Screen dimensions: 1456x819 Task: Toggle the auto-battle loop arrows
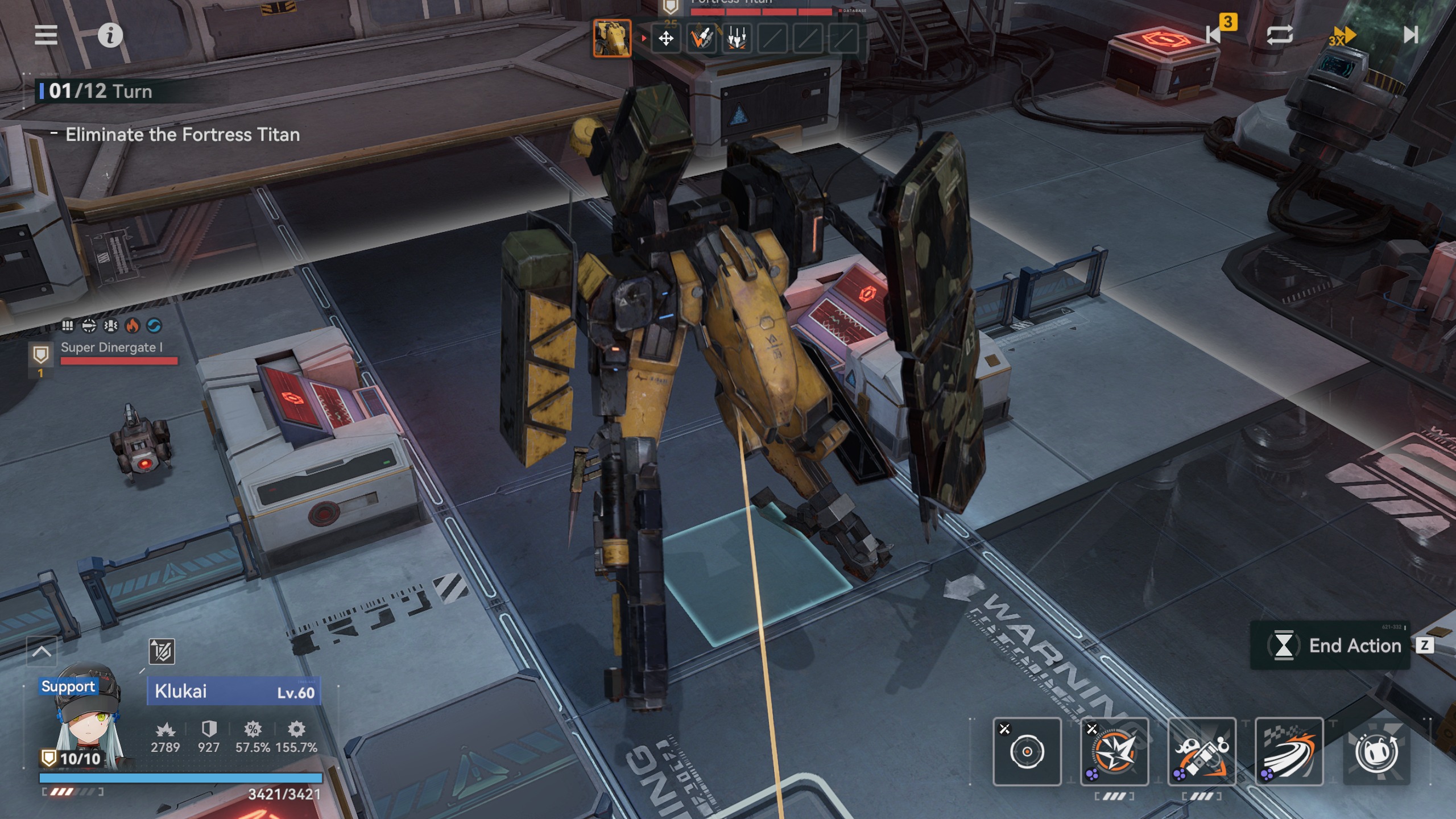(1280, 35)
